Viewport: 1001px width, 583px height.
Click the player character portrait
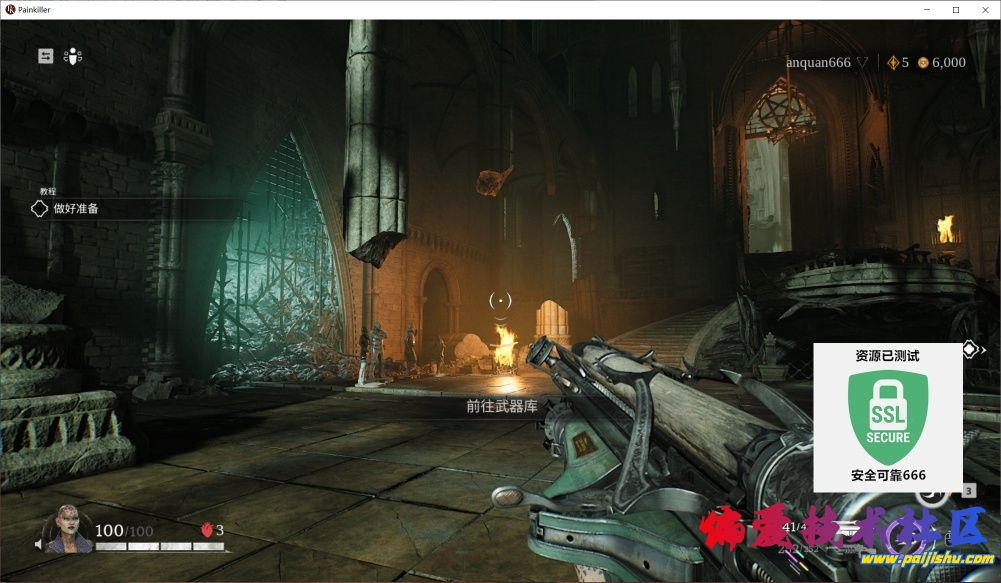[x=70, y=531]
